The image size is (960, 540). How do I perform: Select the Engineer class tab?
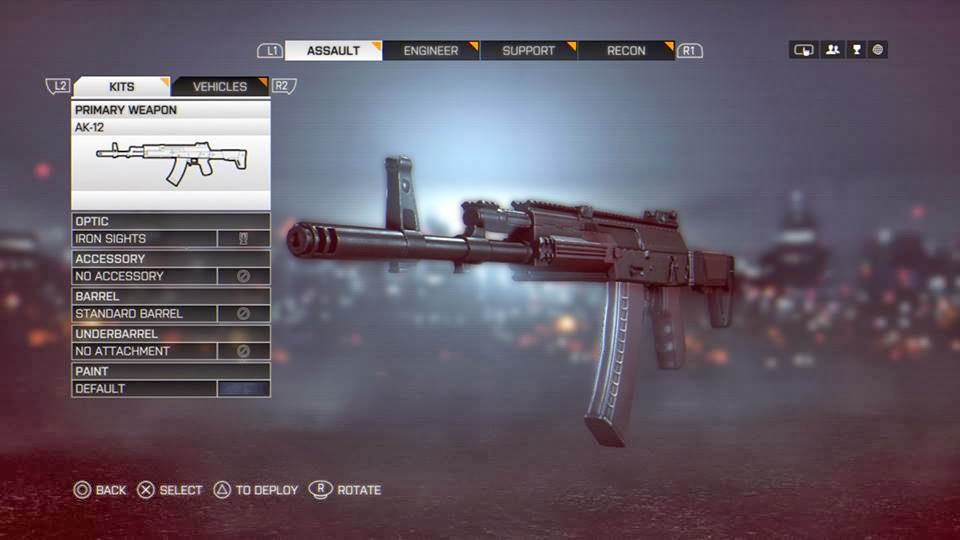[431, 50]
